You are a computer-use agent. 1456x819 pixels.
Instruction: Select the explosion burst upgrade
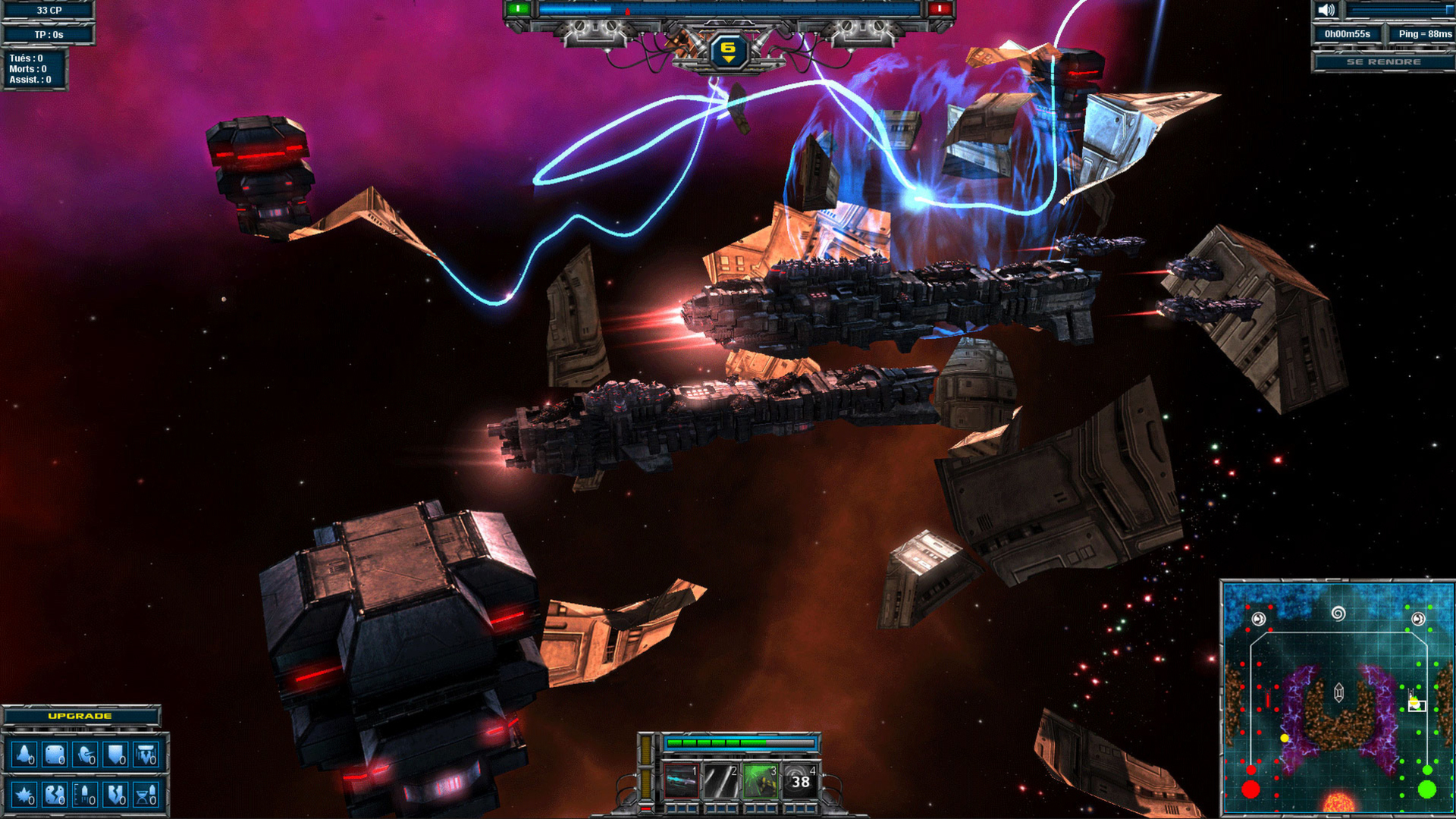(x=24, y=795)
